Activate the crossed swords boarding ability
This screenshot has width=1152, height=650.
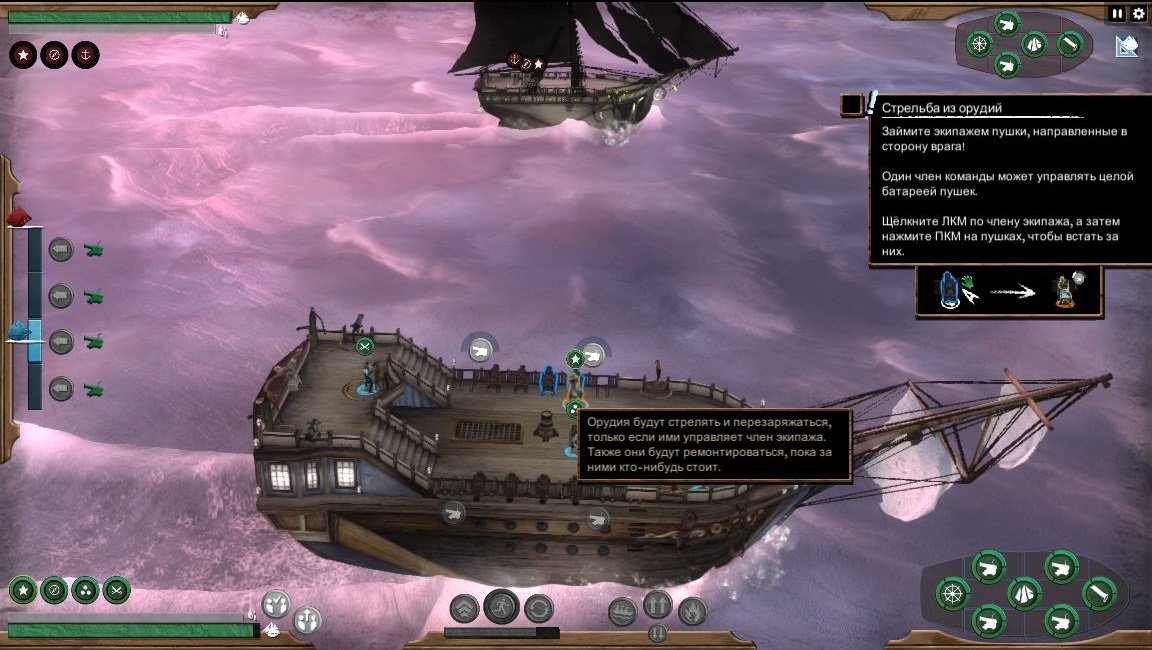(x=117, y=590)
